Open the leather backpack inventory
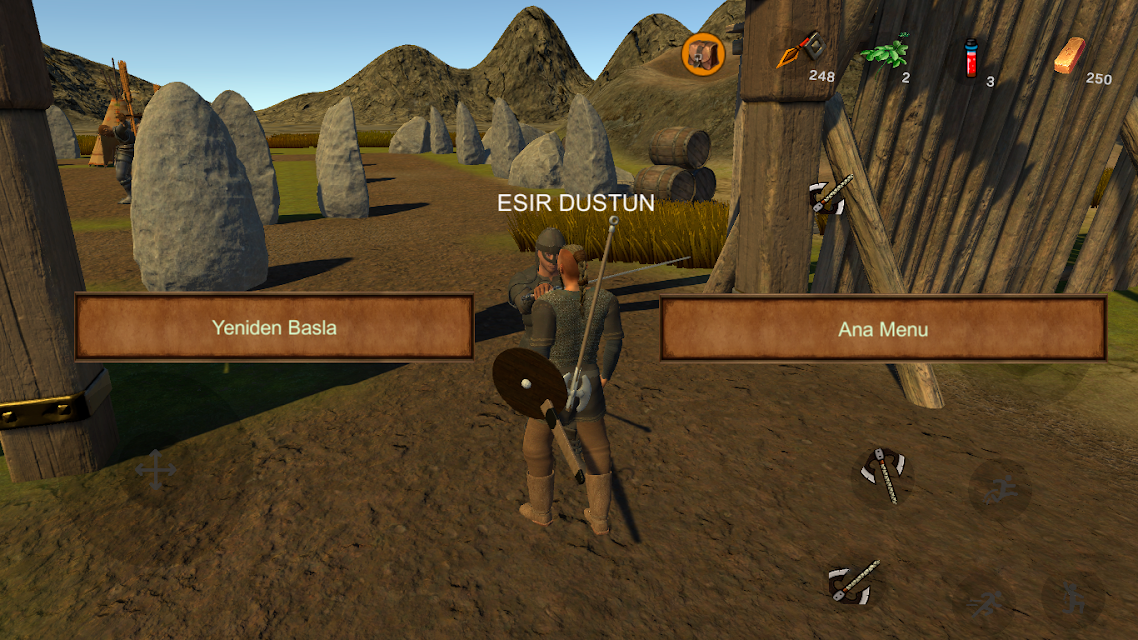Viewport: 1138px width, 640px height. click(x=703, y=53)
